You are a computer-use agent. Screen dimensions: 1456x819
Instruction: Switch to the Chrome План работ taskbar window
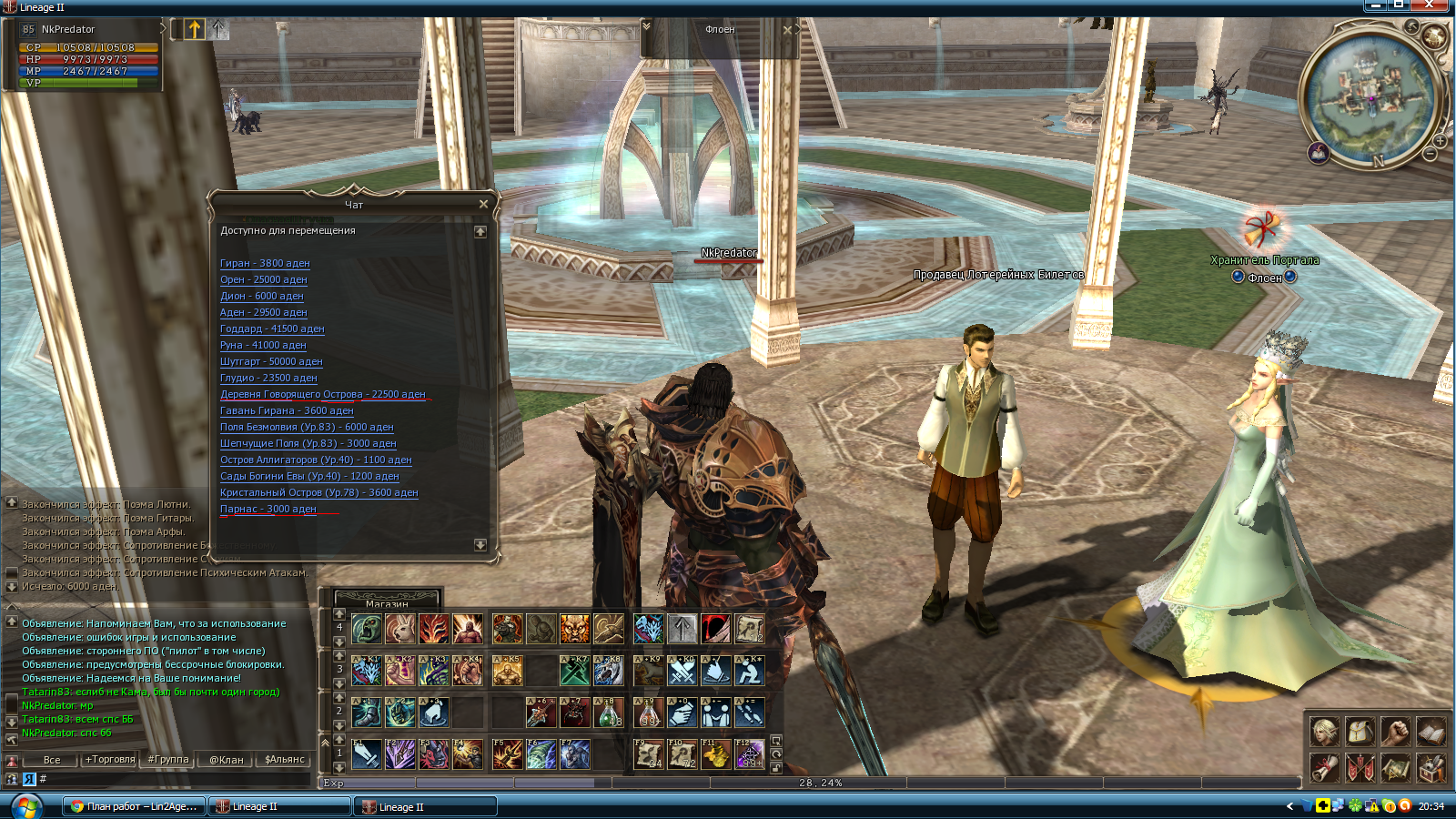pyautogui.click(x=134, y=806)
